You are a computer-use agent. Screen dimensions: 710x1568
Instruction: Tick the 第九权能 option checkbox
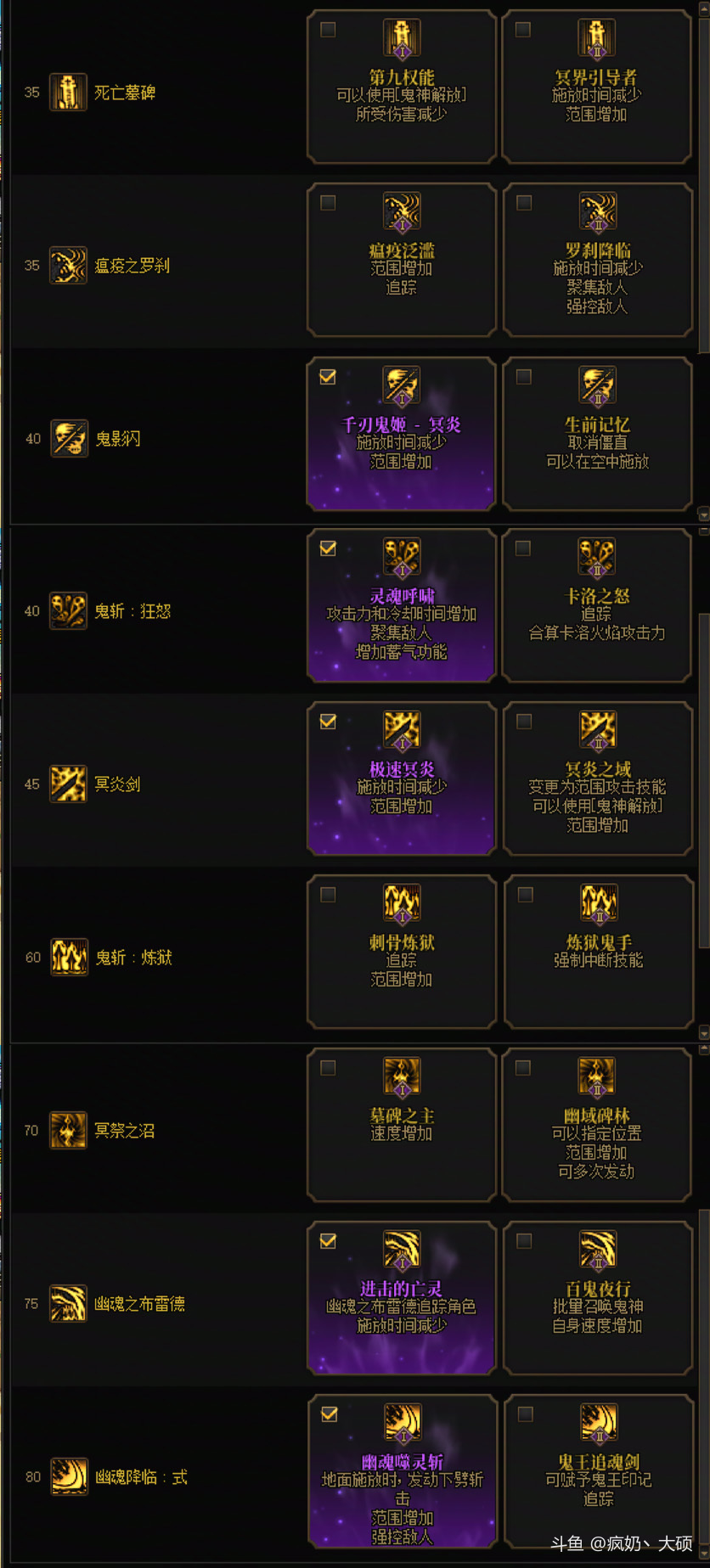point(328,30)
